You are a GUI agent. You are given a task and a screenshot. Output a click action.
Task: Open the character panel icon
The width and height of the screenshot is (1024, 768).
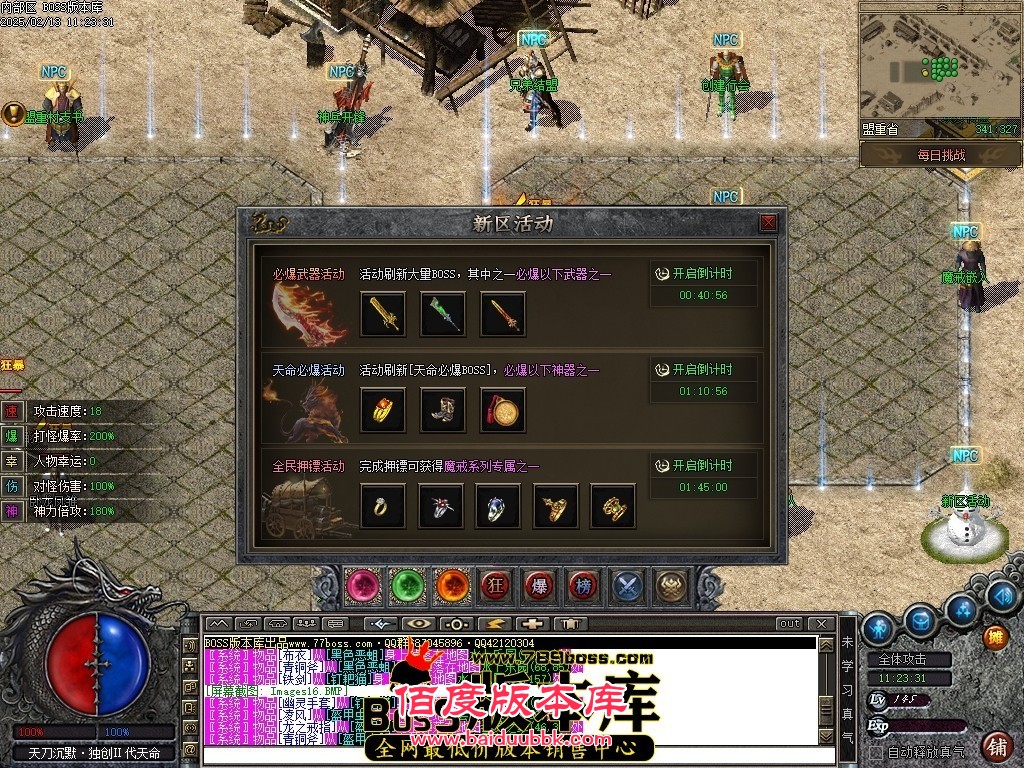pyautogui.click(x=878, y=628)
